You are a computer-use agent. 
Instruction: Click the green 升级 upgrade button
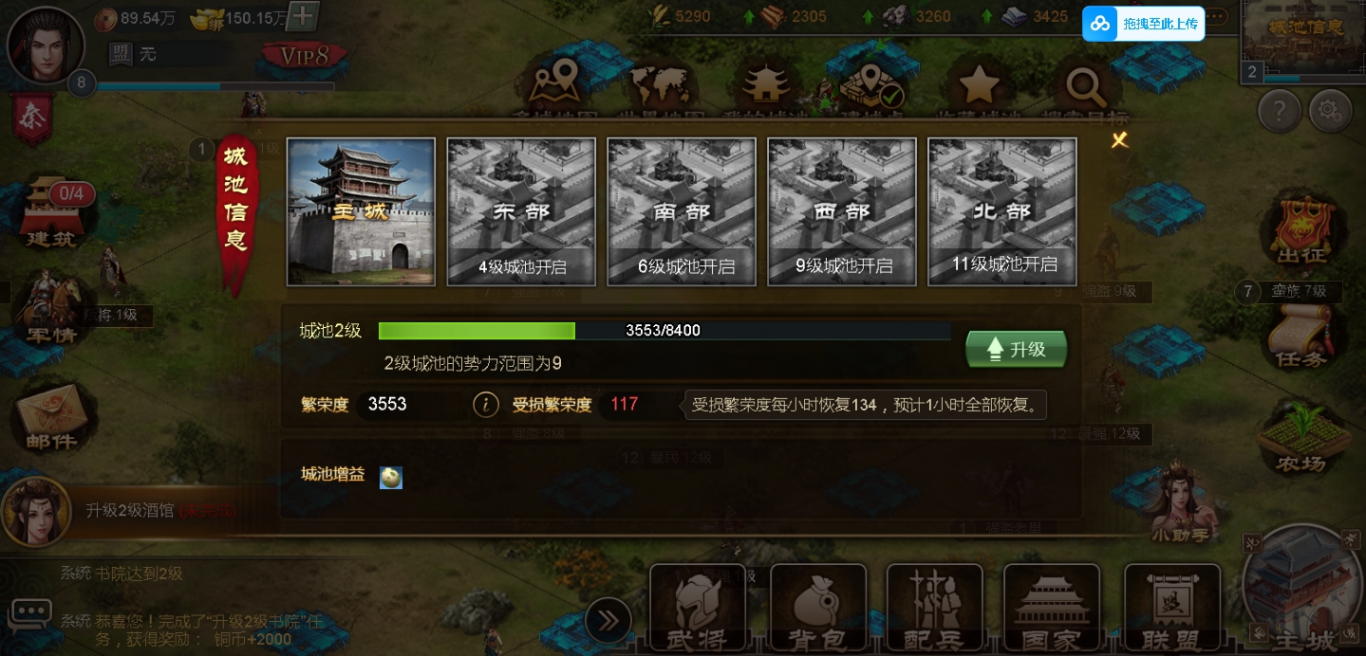[x=1016, y=349]
